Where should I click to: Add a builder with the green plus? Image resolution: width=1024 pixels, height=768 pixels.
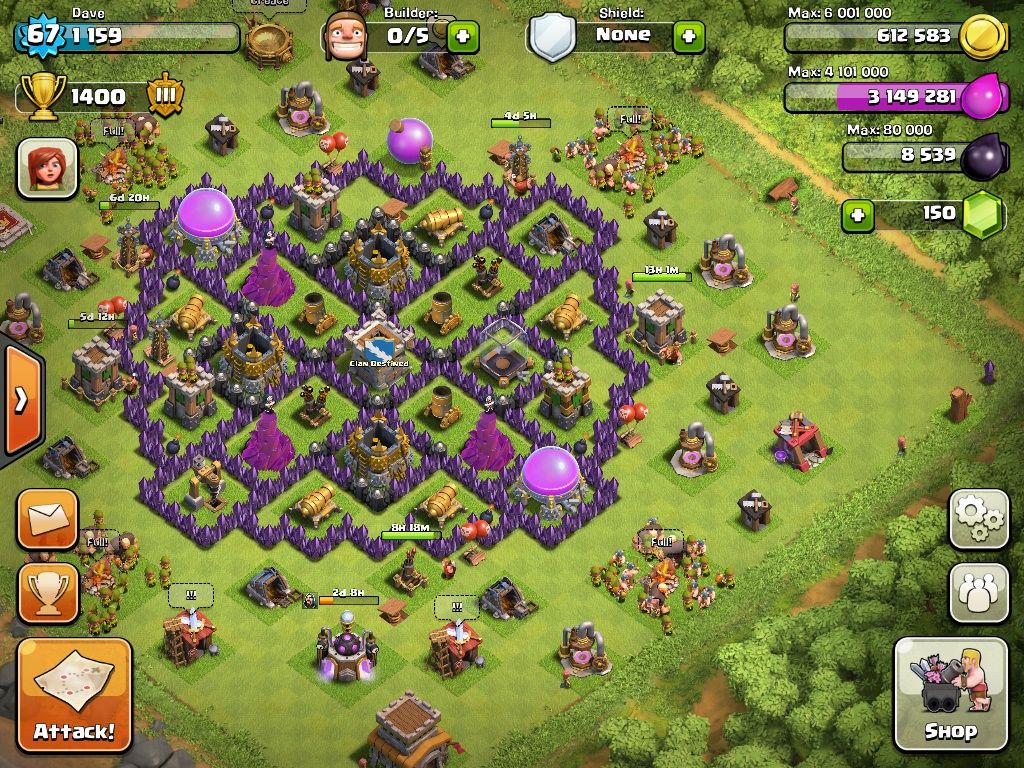click(x=462, y=37)
